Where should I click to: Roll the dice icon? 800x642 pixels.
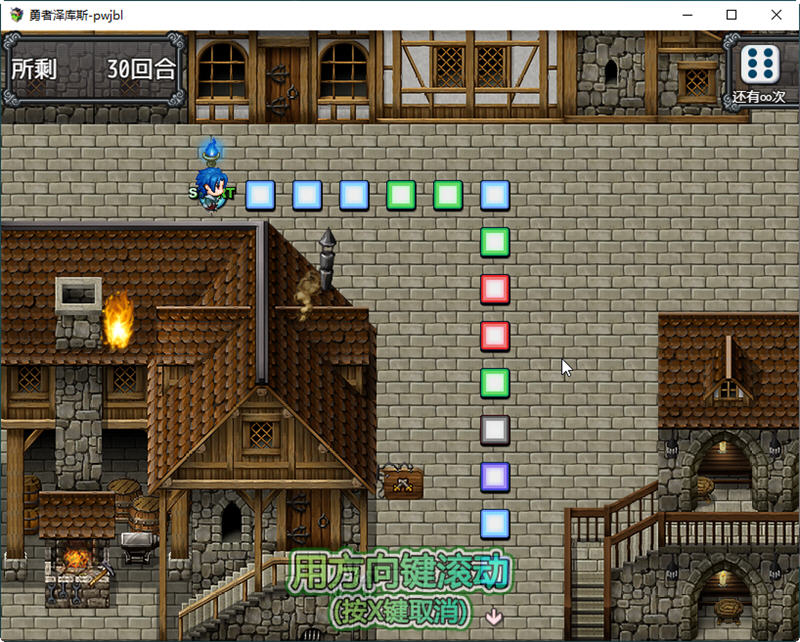pyautogui.click(x=761, y=63)
